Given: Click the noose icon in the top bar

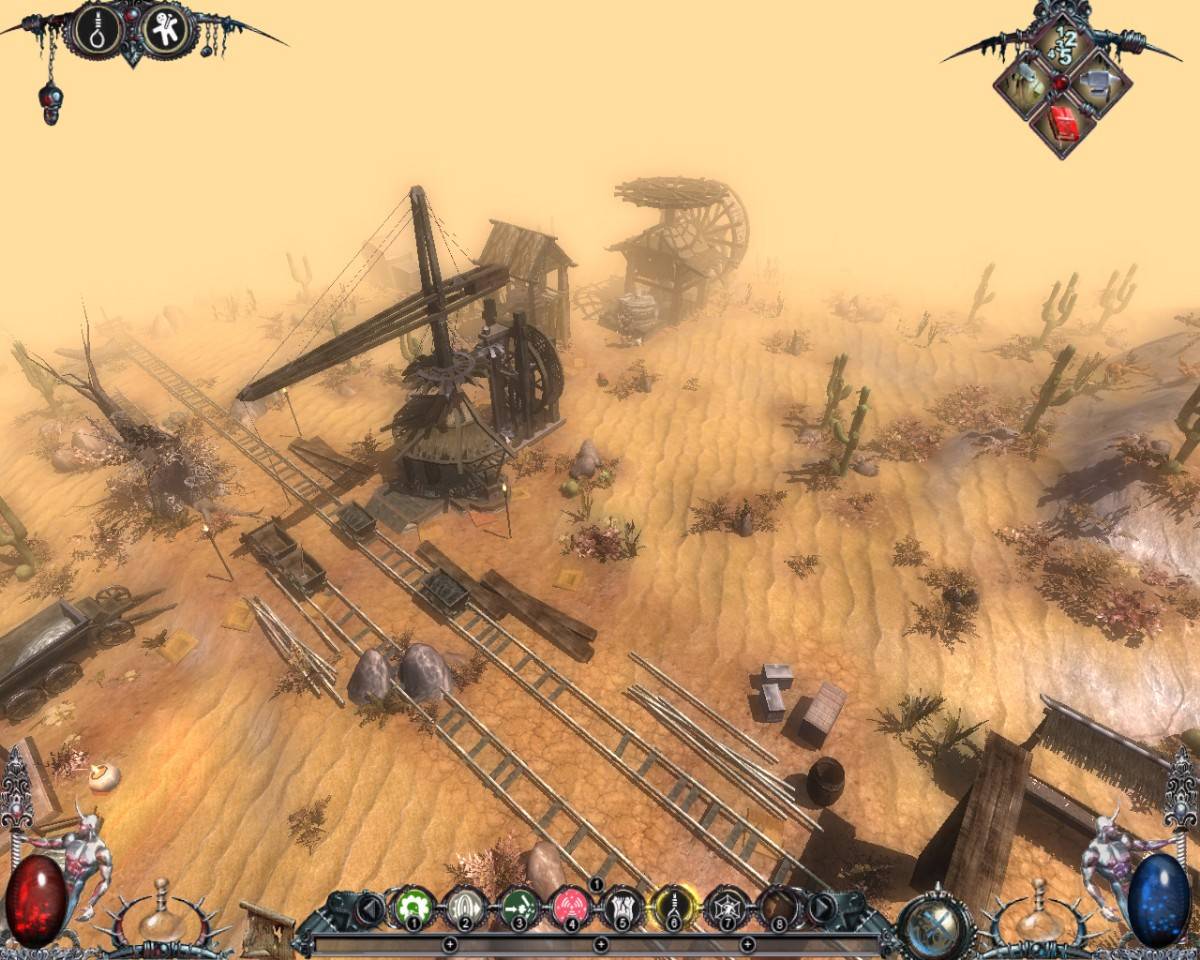Looking at the screenshot, I should tap(98, 31).
